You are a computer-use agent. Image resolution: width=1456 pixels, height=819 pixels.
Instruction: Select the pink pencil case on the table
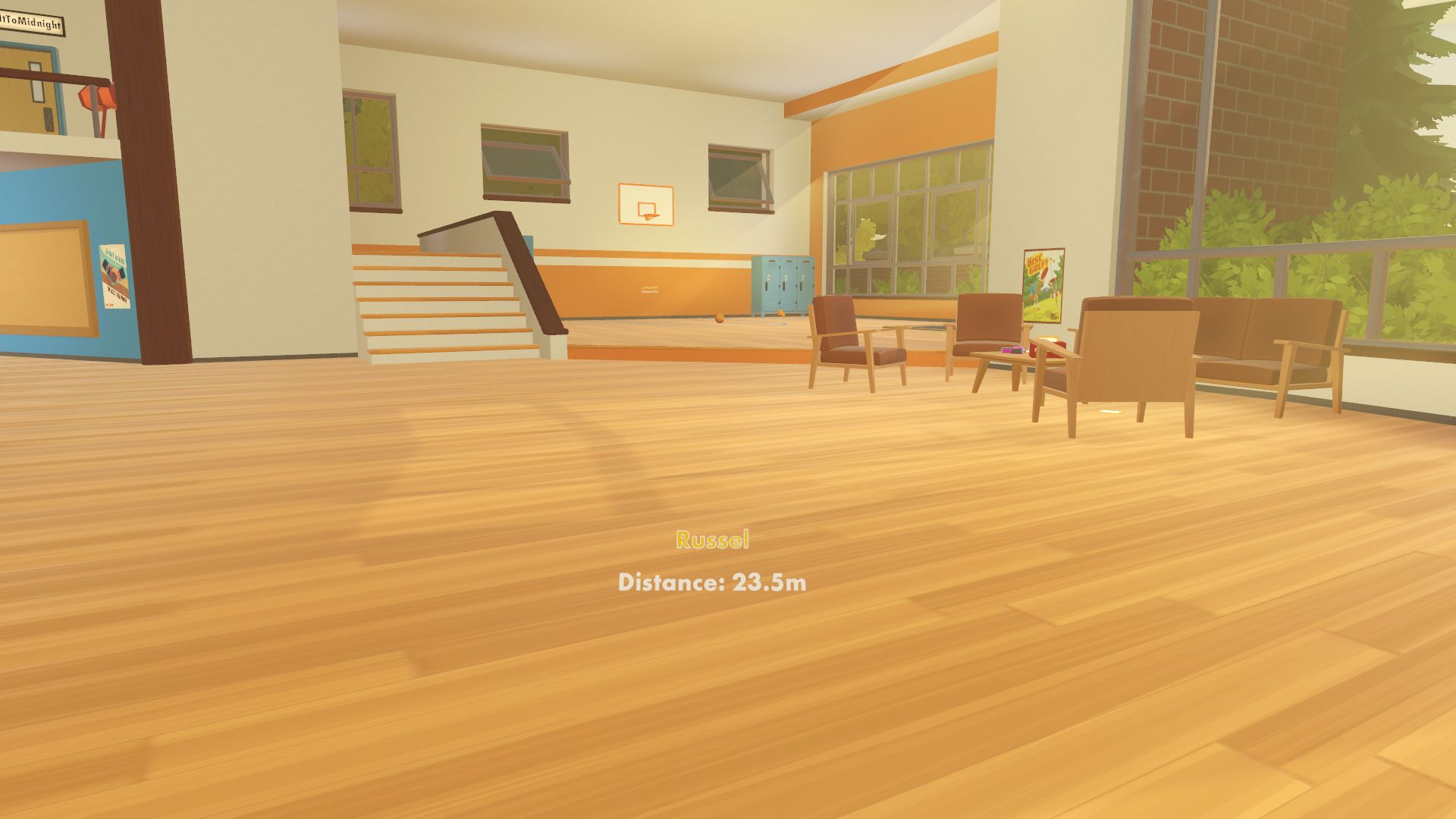pos(1012,350)
